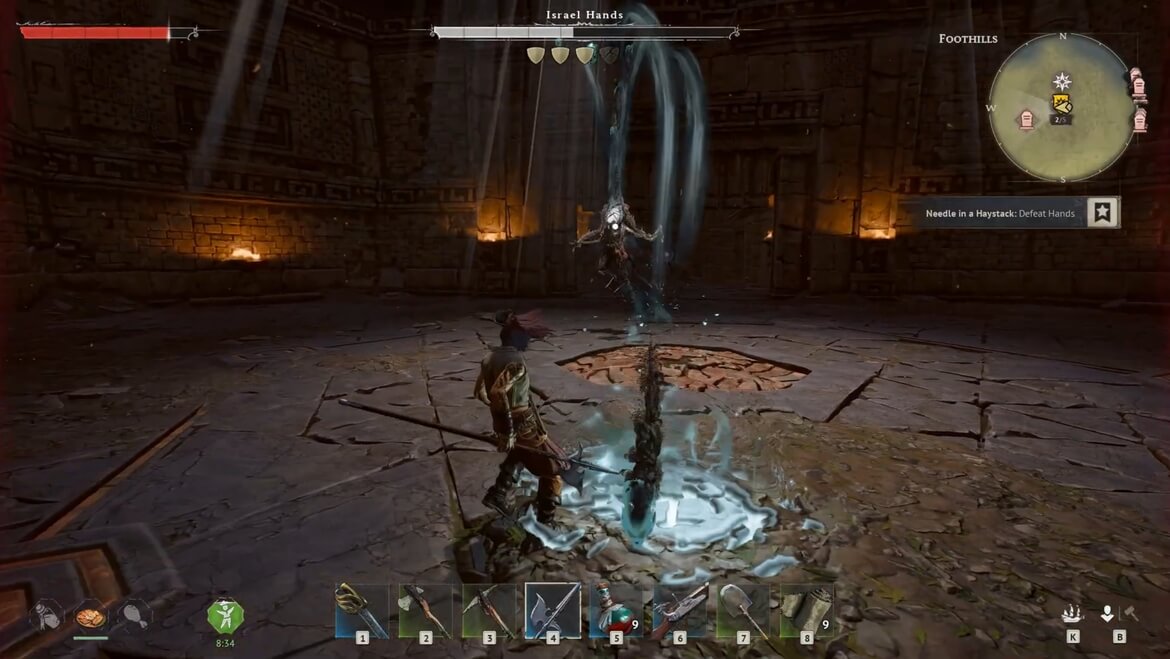Select the compass star marker on minimap

pyautogui.click(x=1062, y=81)
